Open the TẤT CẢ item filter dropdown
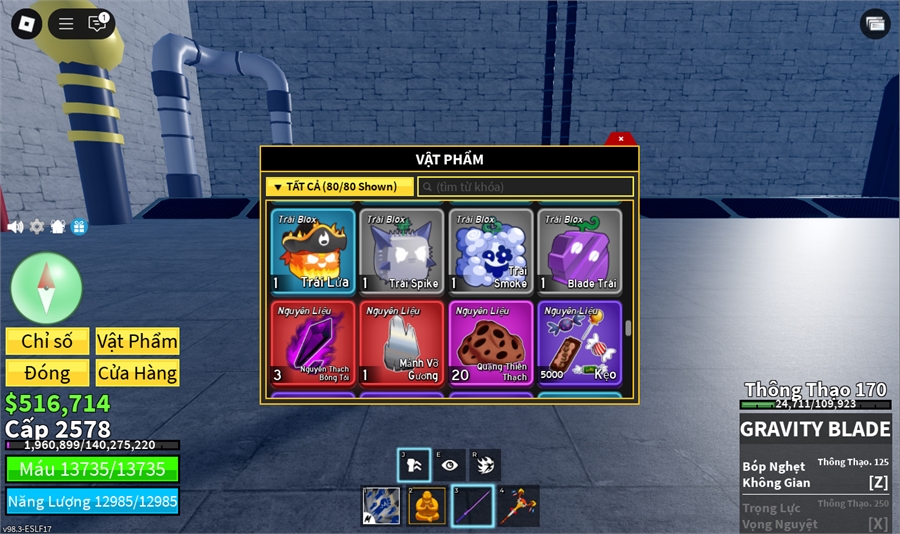 339,187
